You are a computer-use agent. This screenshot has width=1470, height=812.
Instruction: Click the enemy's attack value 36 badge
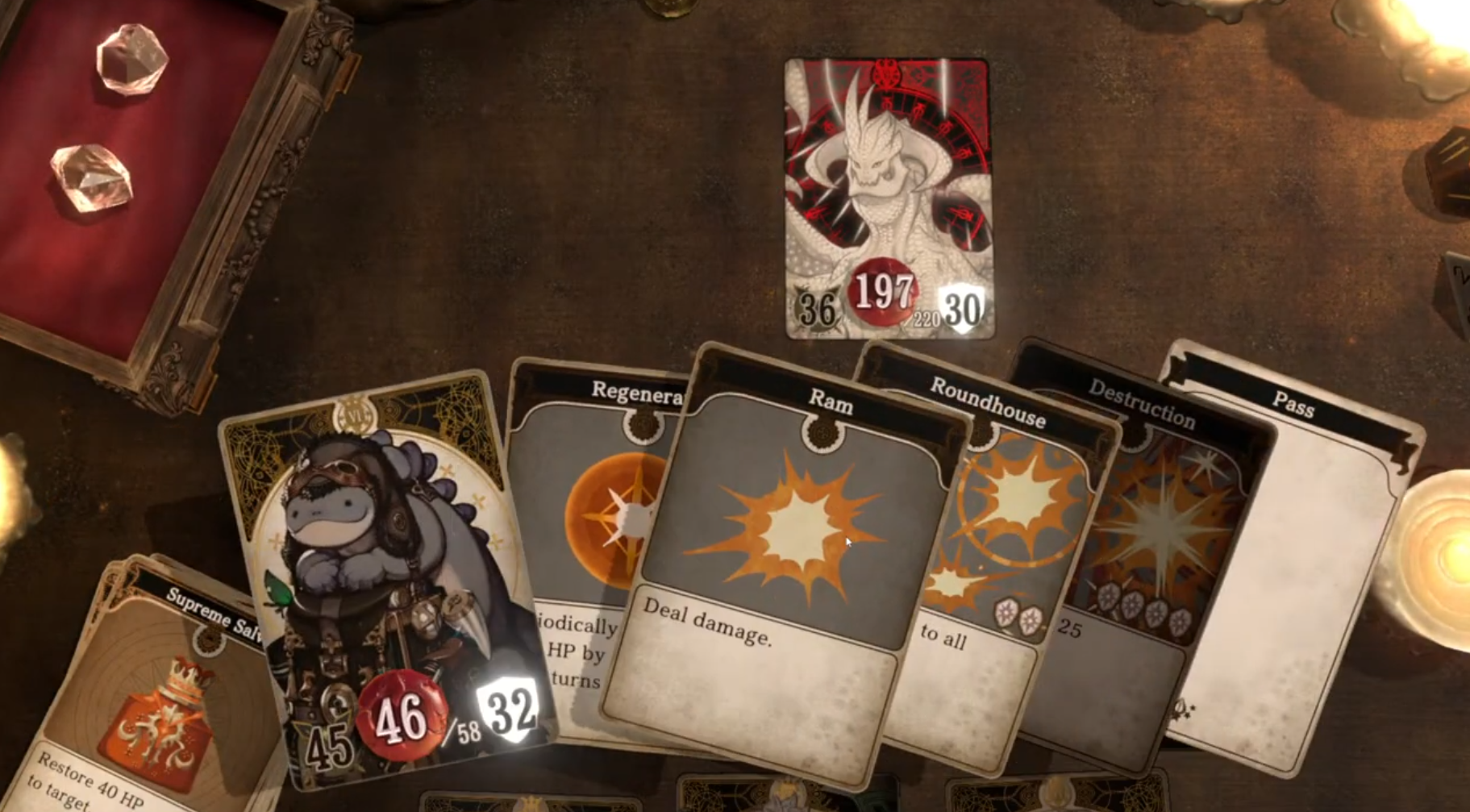tap(818, 306)
